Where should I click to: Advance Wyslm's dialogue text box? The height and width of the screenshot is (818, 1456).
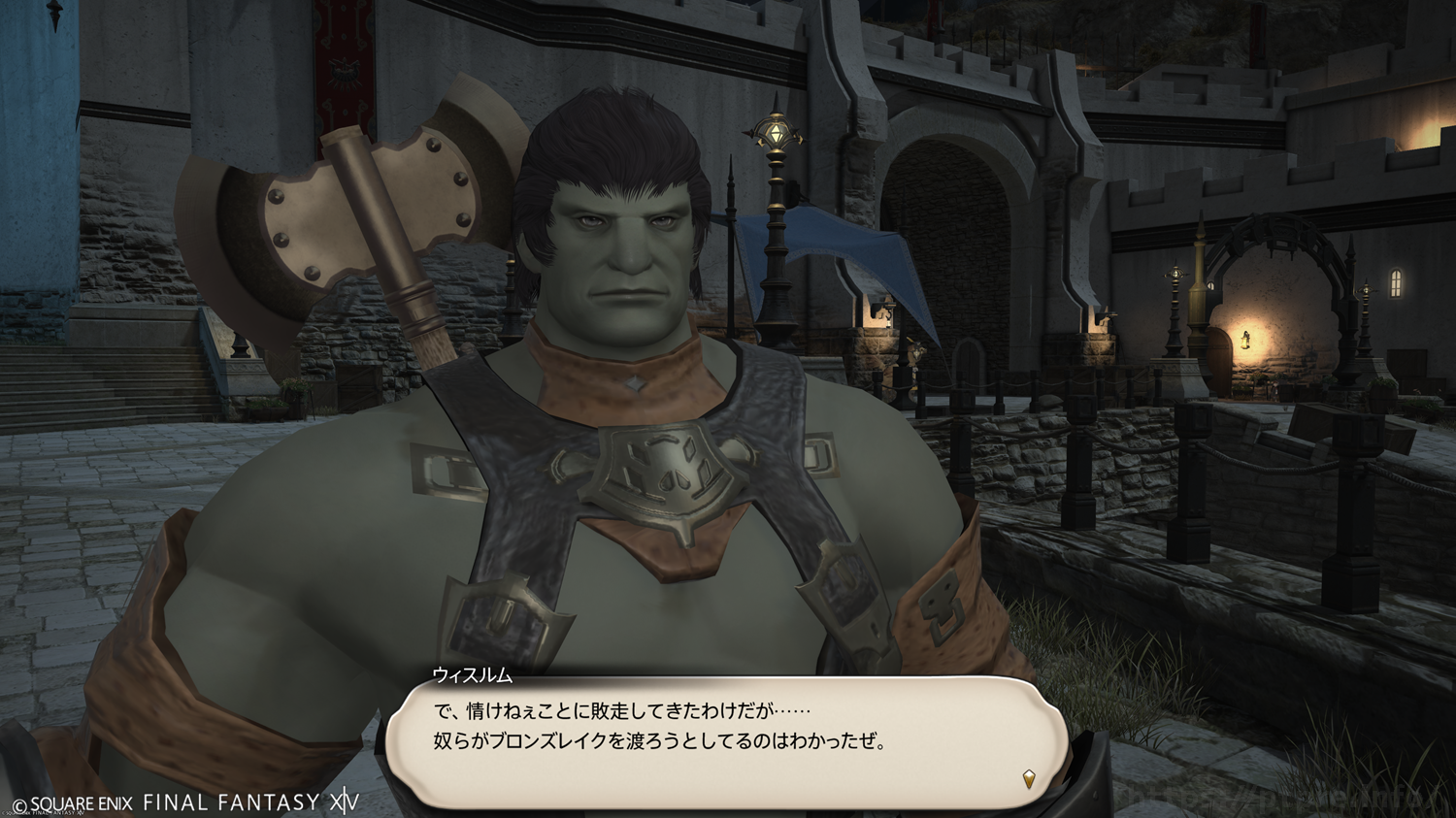pyautogui.click(x=726, y=741)
